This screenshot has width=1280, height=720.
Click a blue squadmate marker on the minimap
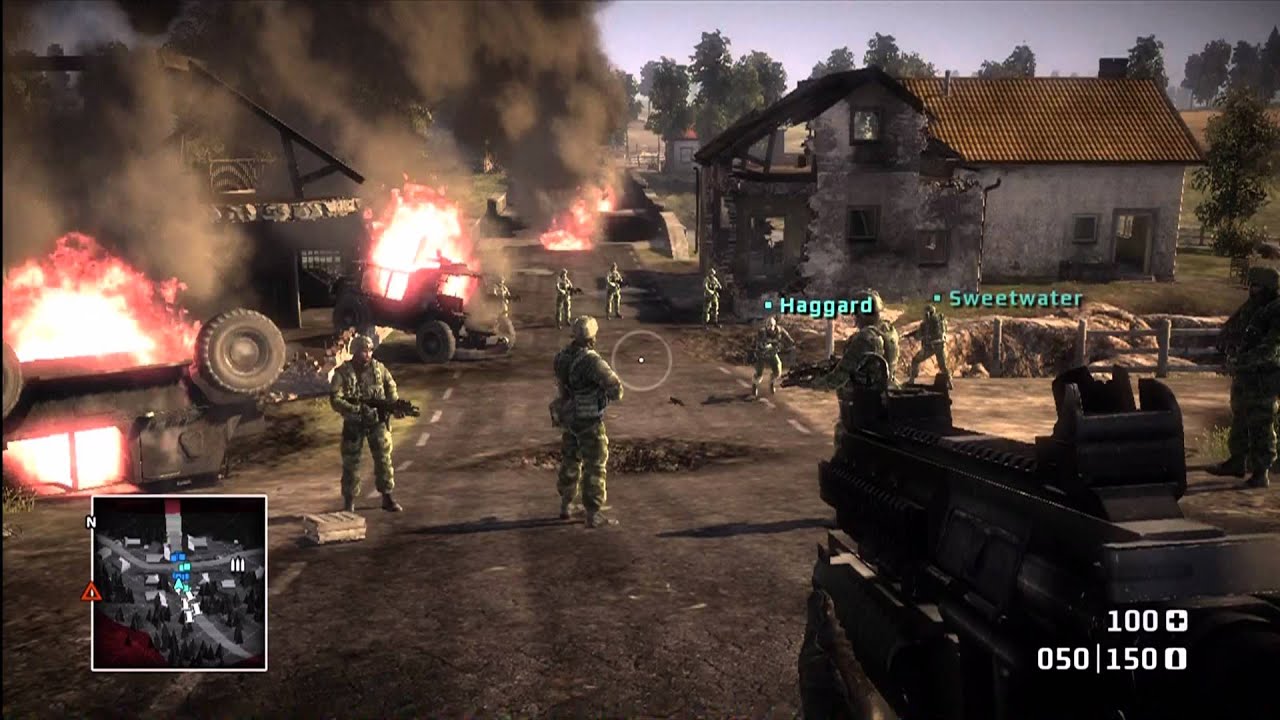tap(180, 555)
